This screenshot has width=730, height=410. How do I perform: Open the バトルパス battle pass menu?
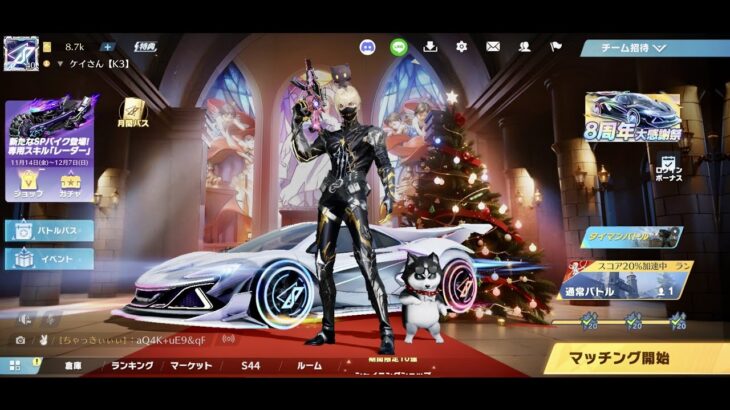[x=50, y=230]
